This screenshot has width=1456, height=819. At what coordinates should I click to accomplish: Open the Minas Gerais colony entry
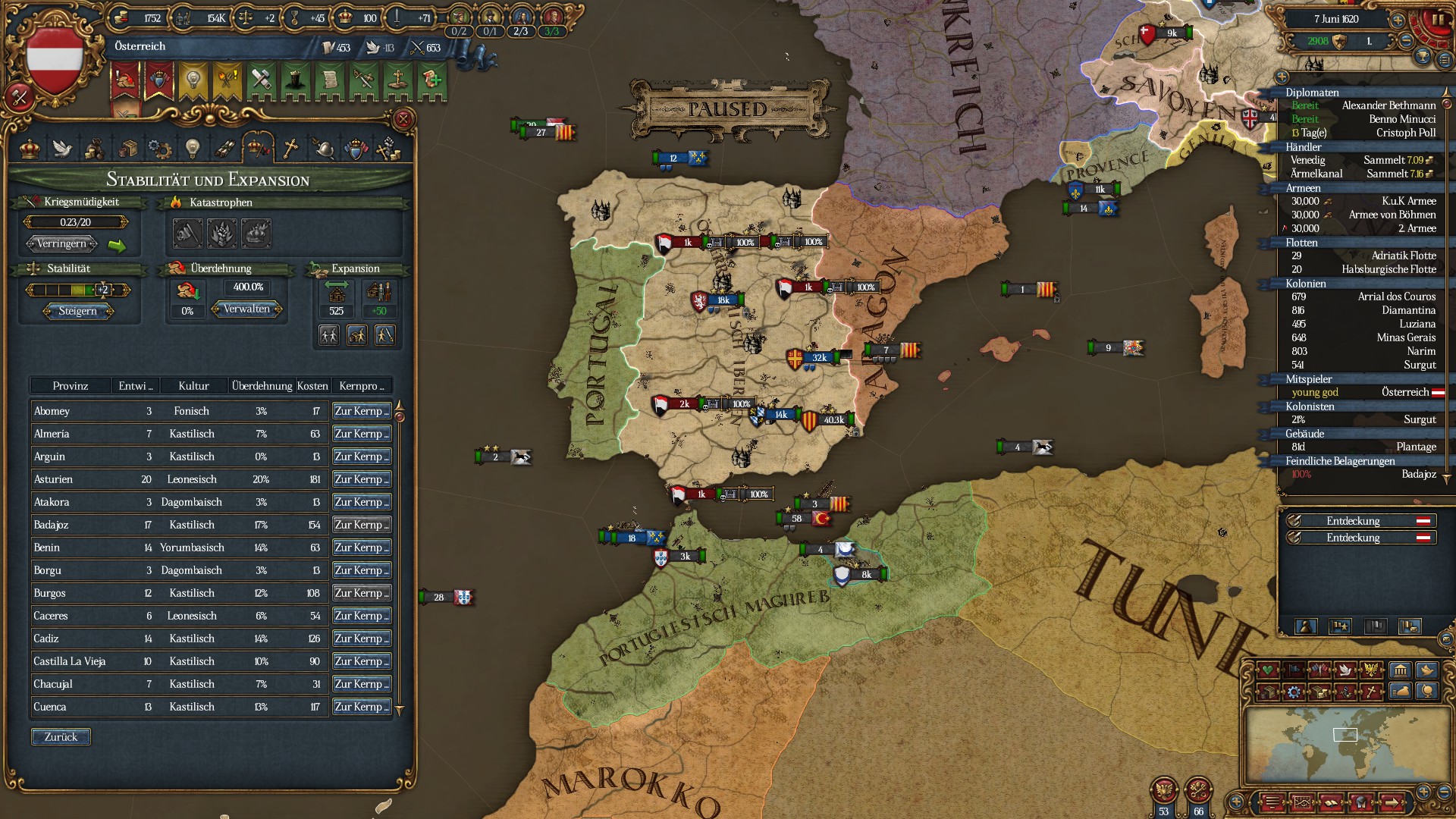(x=1363, y=337)
